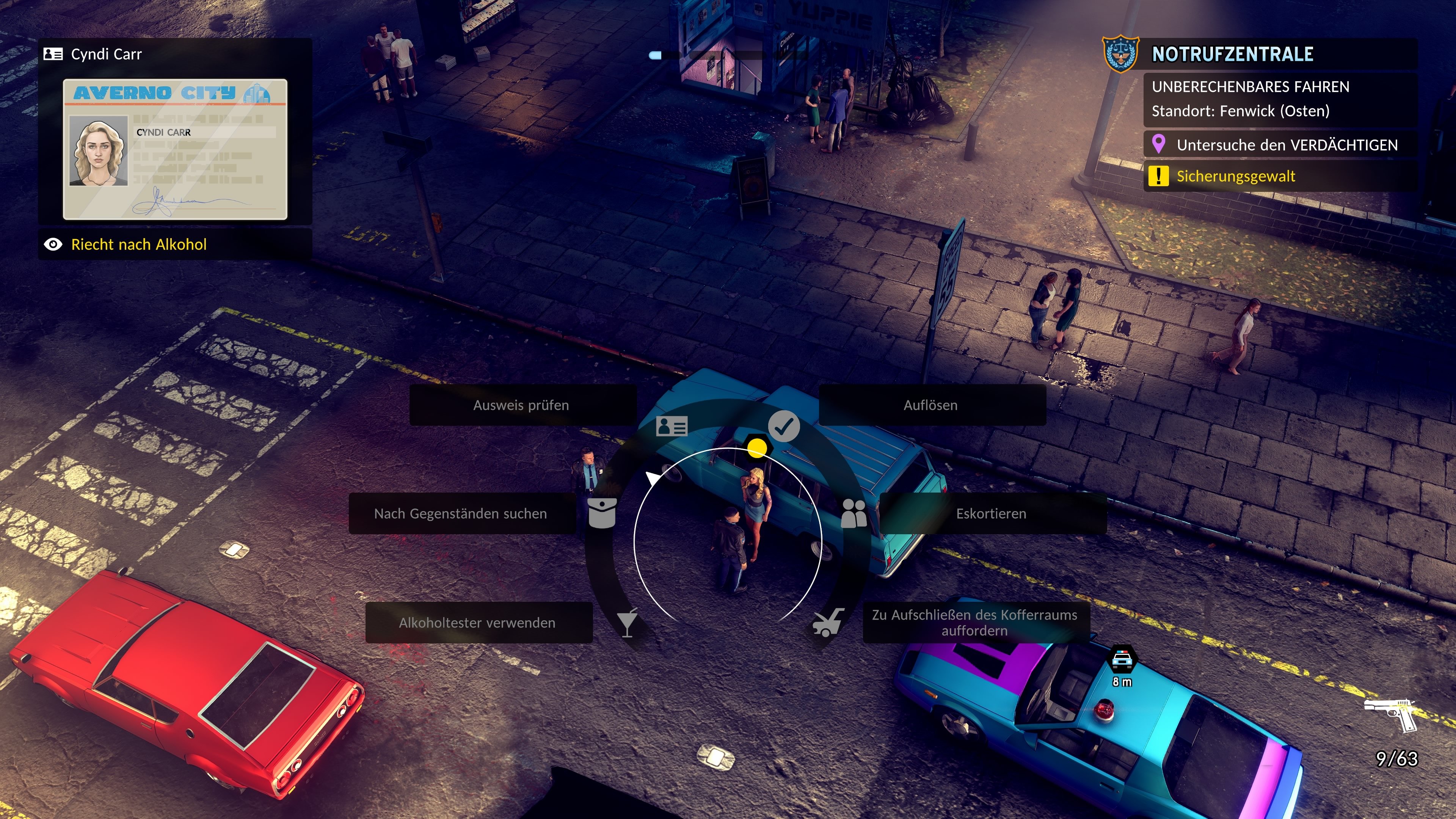1456x819 pixels.
Task: Click the 'Sicherungsgewalt' warning entry
Action: click(x=1236, y=176)
